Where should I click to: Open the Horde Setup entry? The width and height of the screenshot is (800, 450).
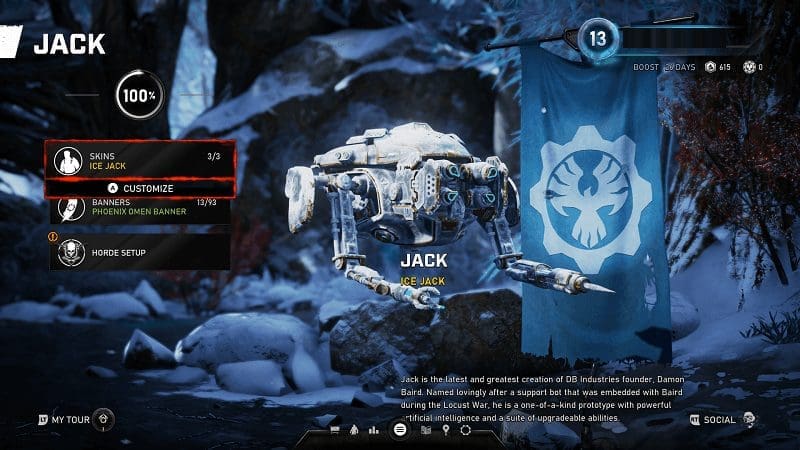(x=140, y=252)
